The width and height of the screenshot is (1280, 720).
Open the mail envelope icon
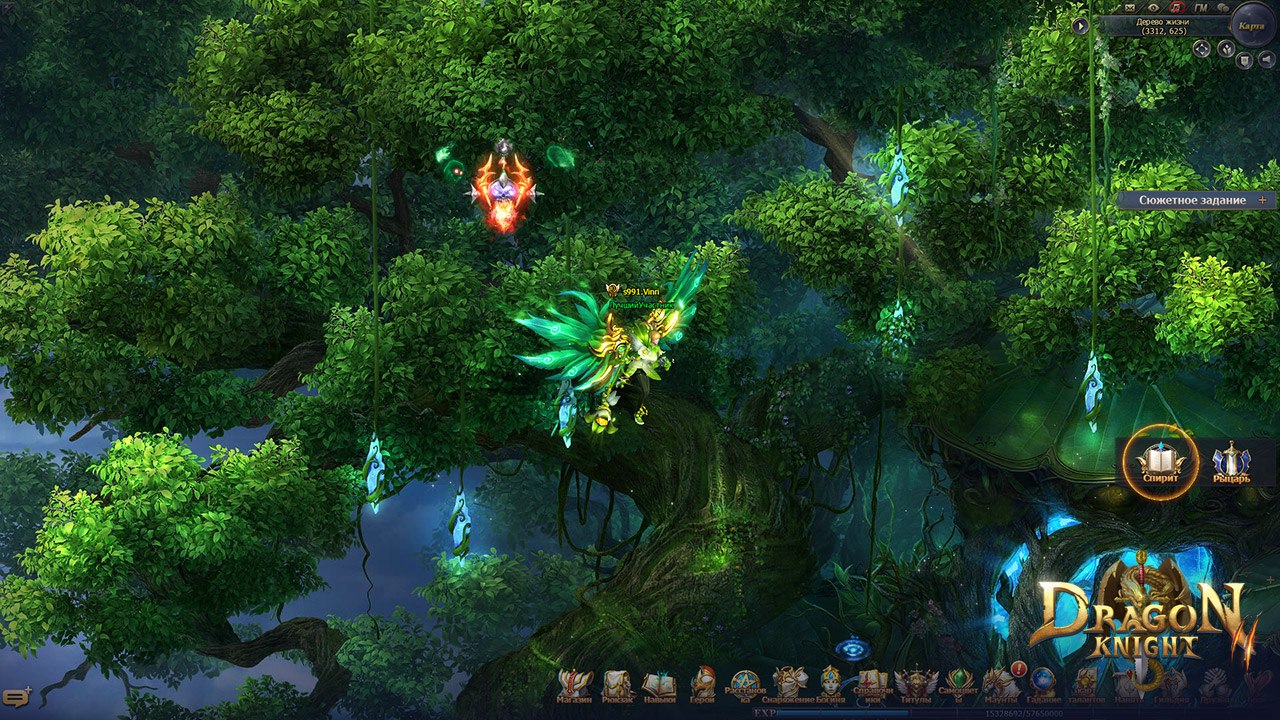pyautogui.click(x=1130, y=7)
